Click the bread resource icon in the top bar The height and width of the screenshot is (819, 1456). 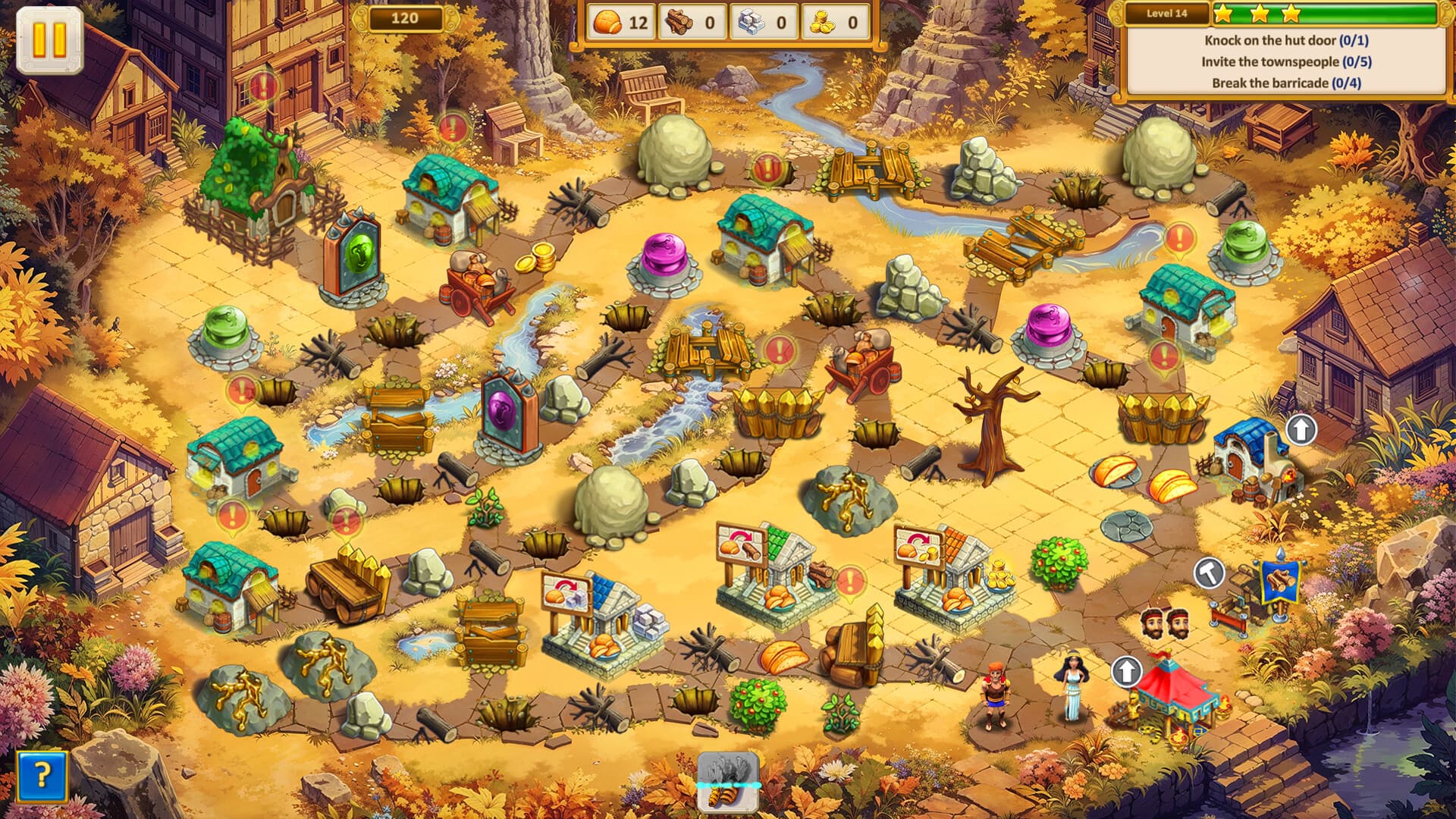[x=607, y=20]
